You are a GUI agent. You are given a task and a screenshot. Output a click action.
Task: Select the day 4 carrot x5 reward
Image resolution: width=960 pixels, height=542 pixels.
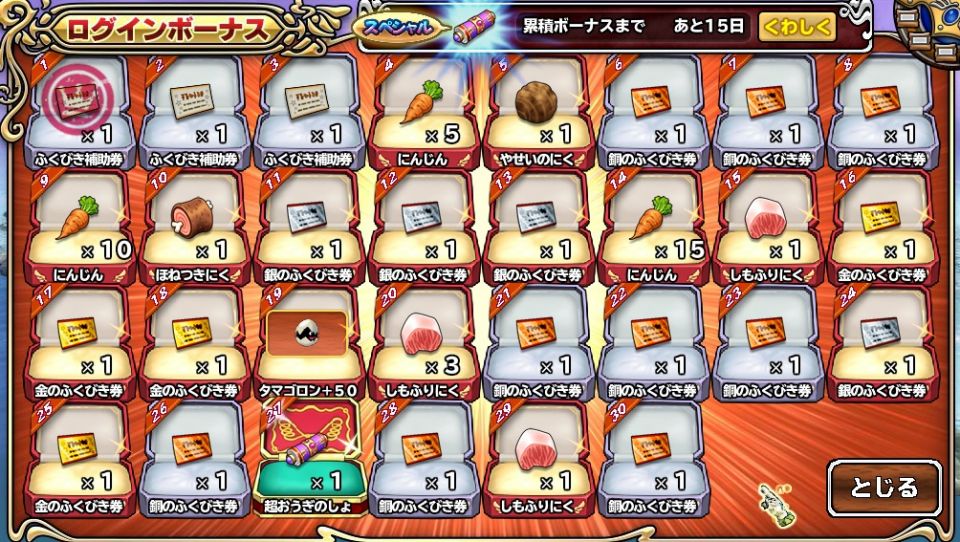pos(424,112)
